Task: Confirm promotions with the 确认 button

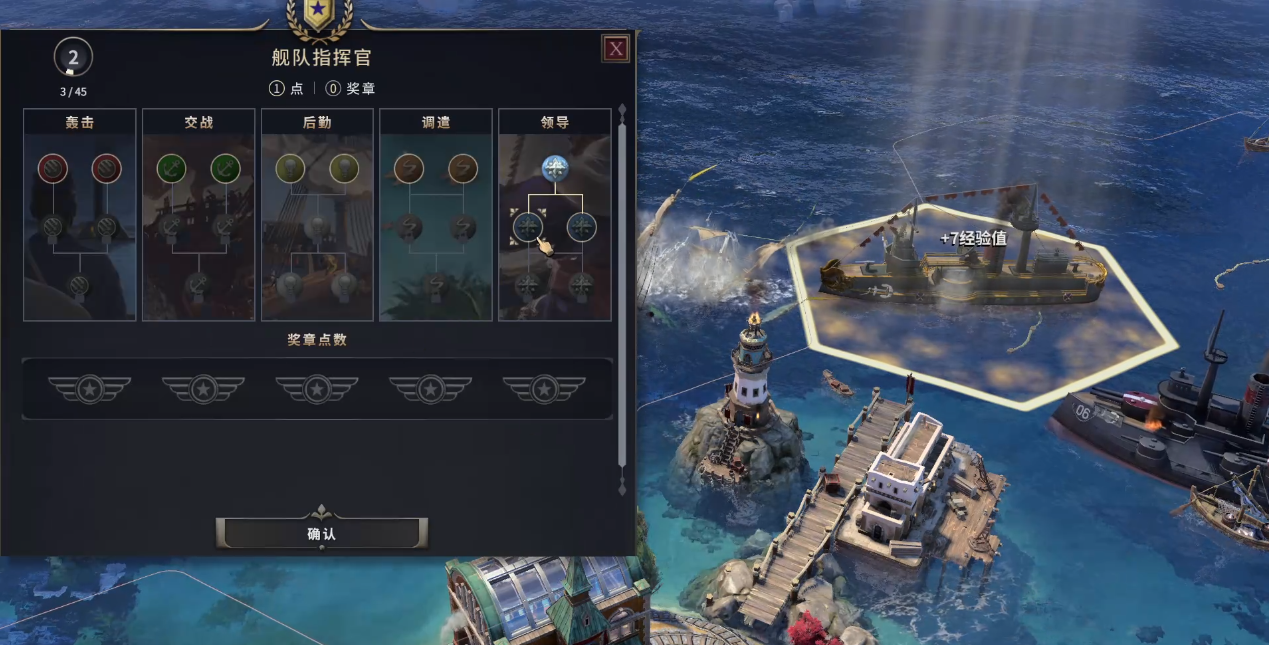Action: point(322,534)
